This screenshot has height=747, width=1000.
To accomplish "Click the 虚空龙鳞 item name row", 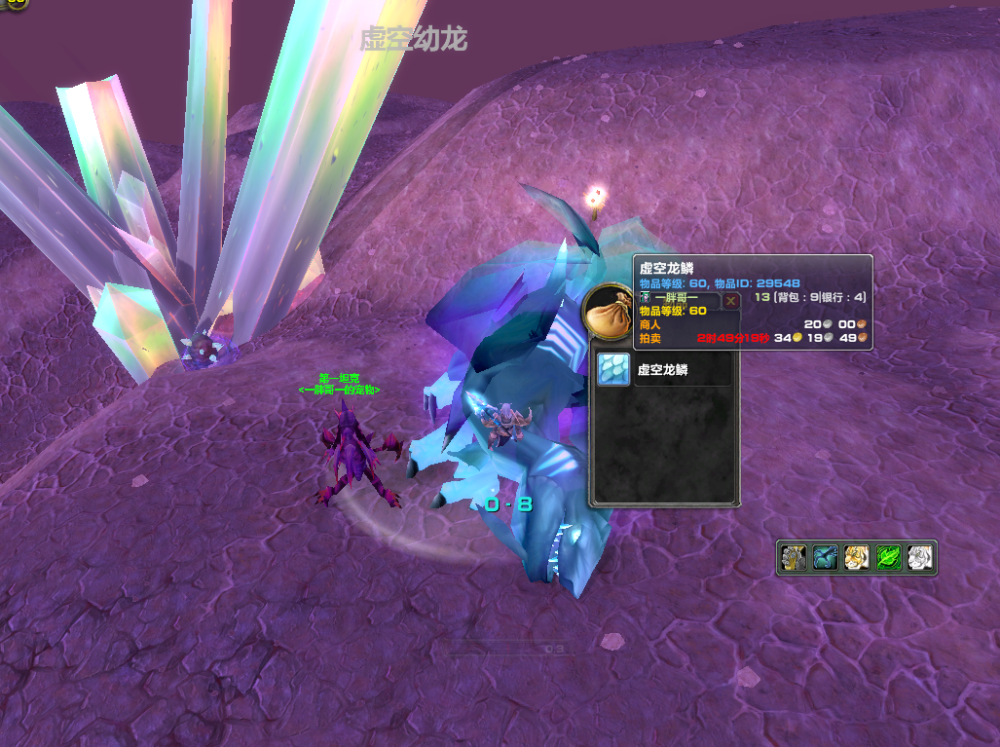I will (x=683, y=369).
